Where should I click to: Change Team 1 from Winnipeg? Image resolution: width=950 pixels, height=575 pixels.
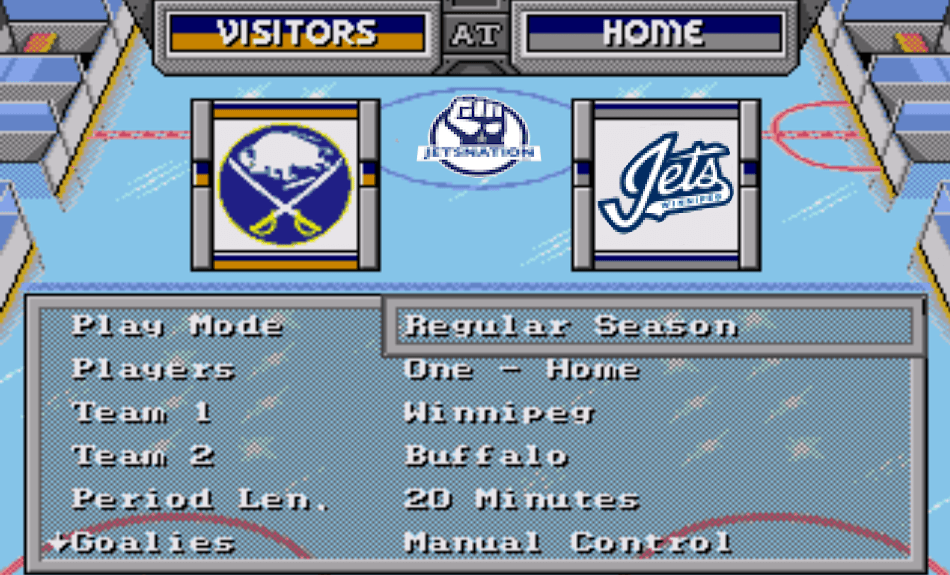click(x=499, y=412)
